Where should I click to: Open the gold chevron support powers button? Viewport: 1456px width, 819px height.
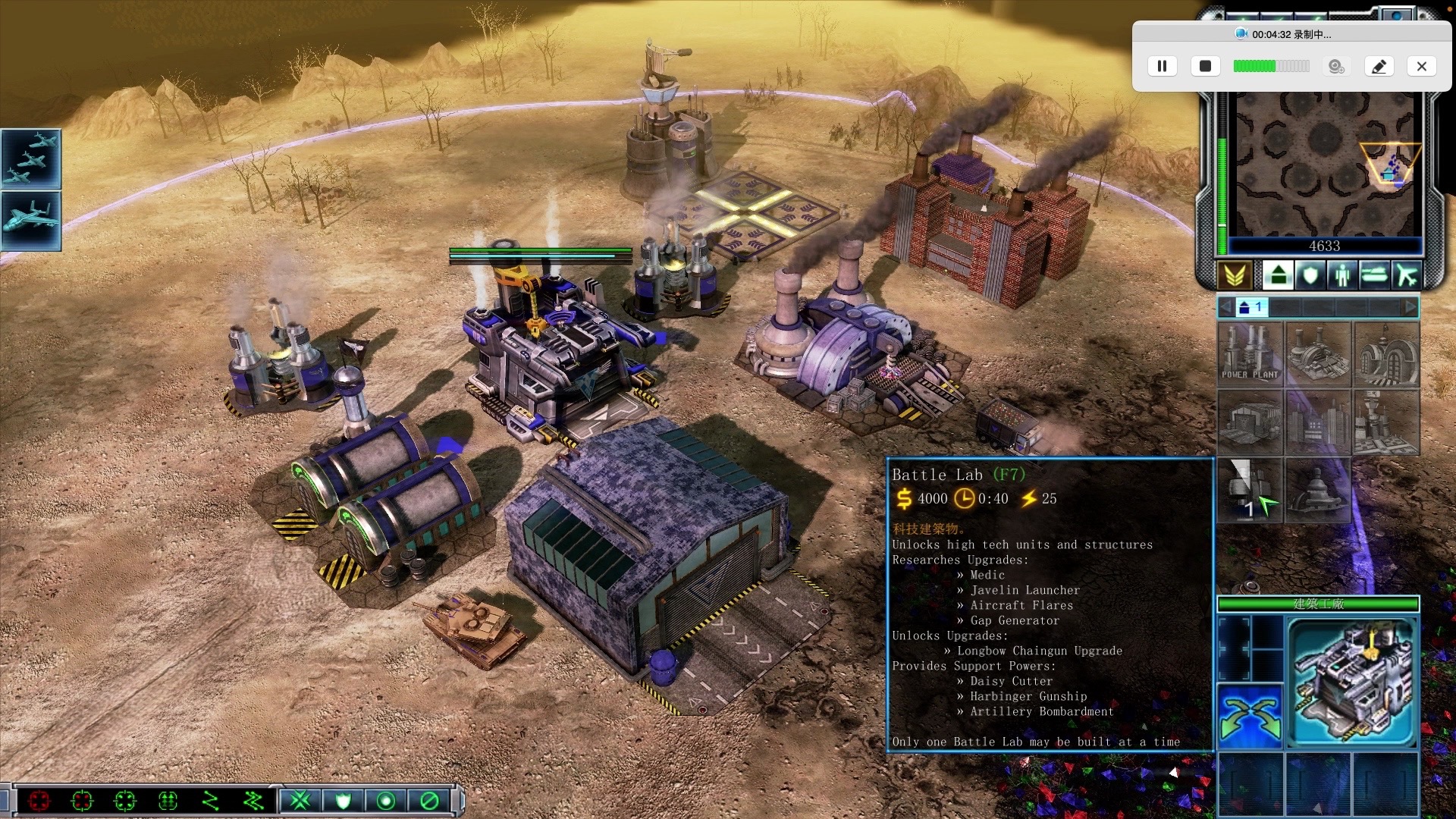(x=1235, y=275)
